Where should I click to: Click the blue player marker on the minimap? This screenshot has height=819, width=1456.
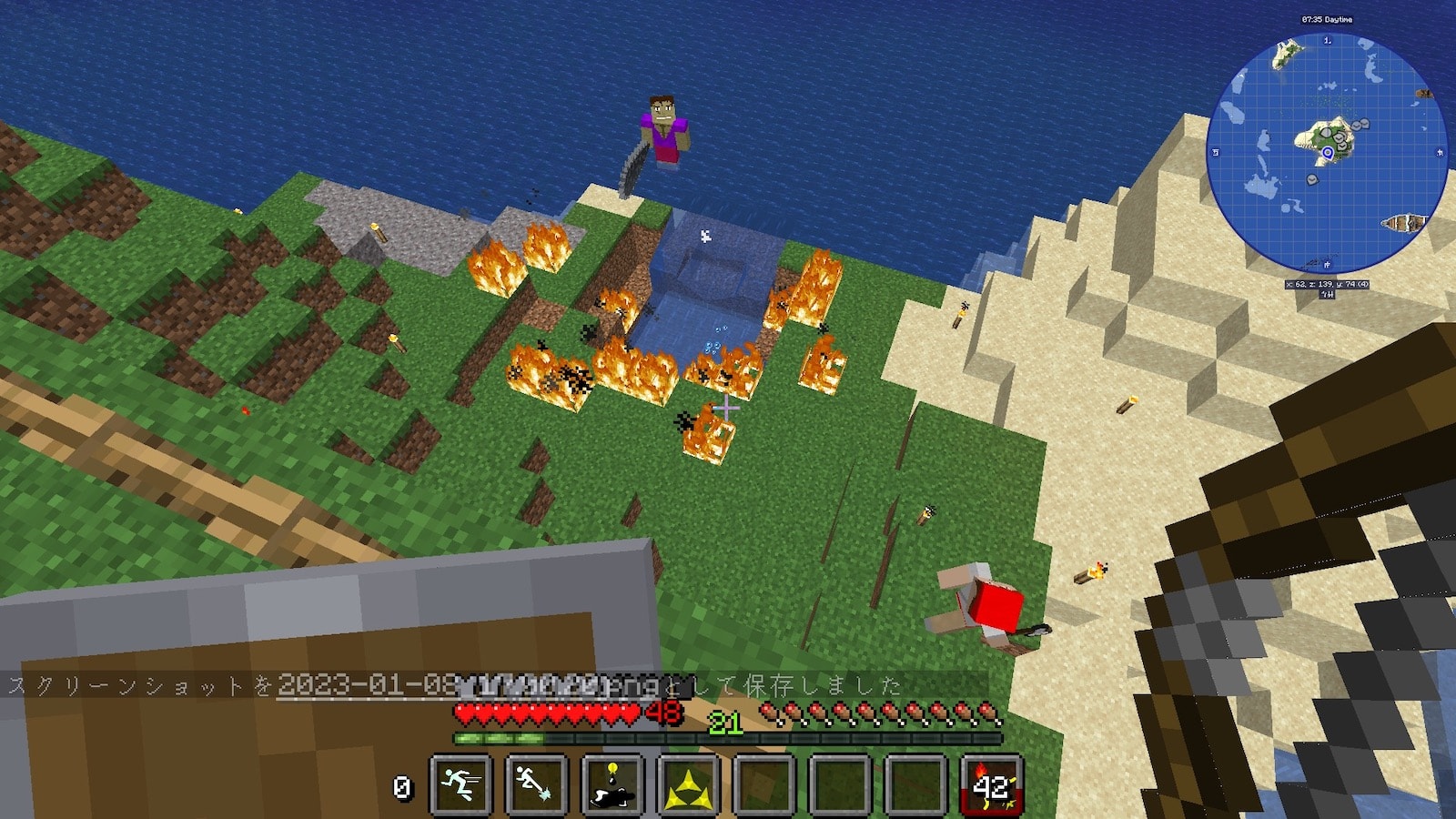tap(1328, 153)
